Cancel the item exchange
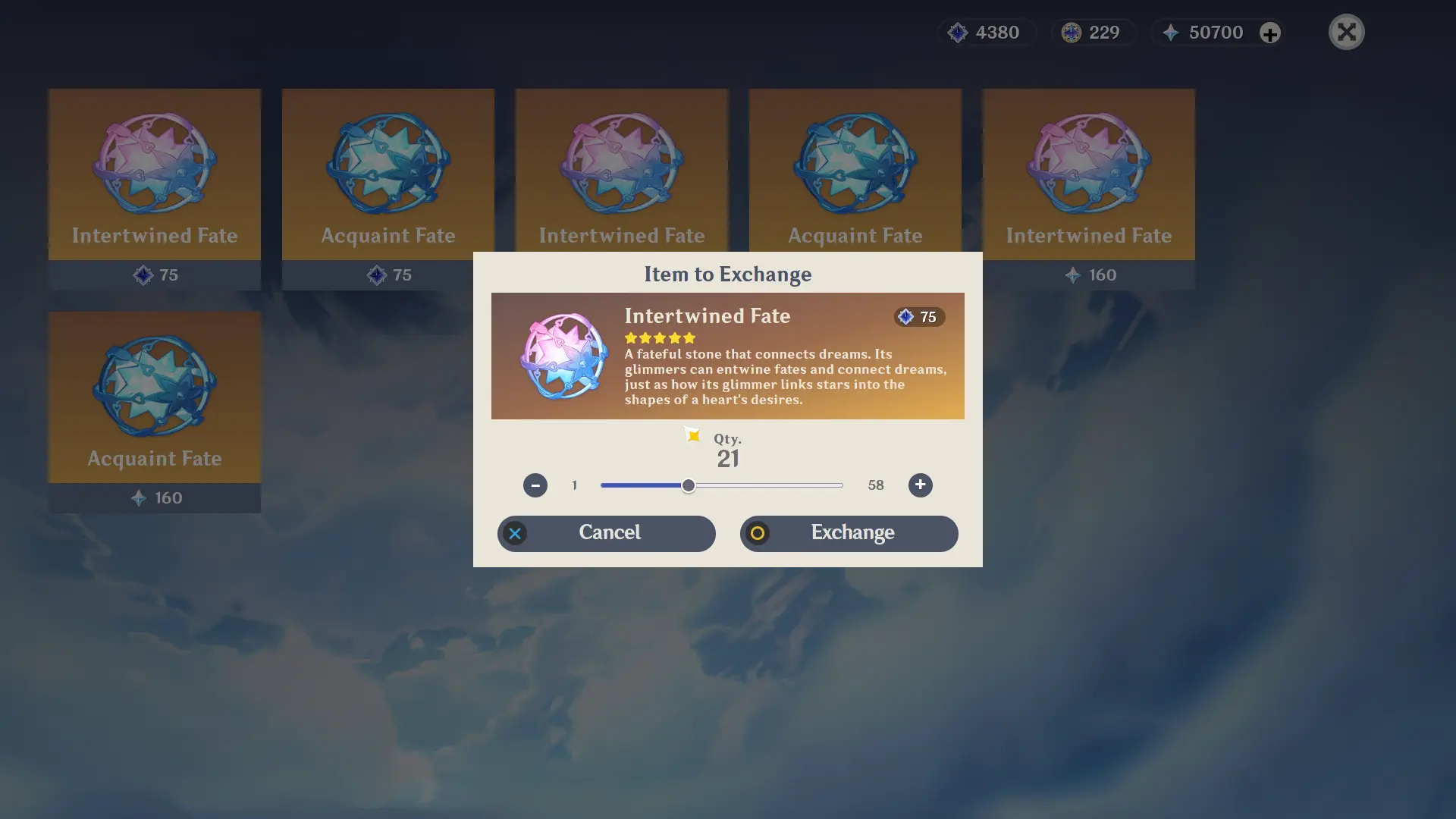The image size is (1456, 819). 607,533
